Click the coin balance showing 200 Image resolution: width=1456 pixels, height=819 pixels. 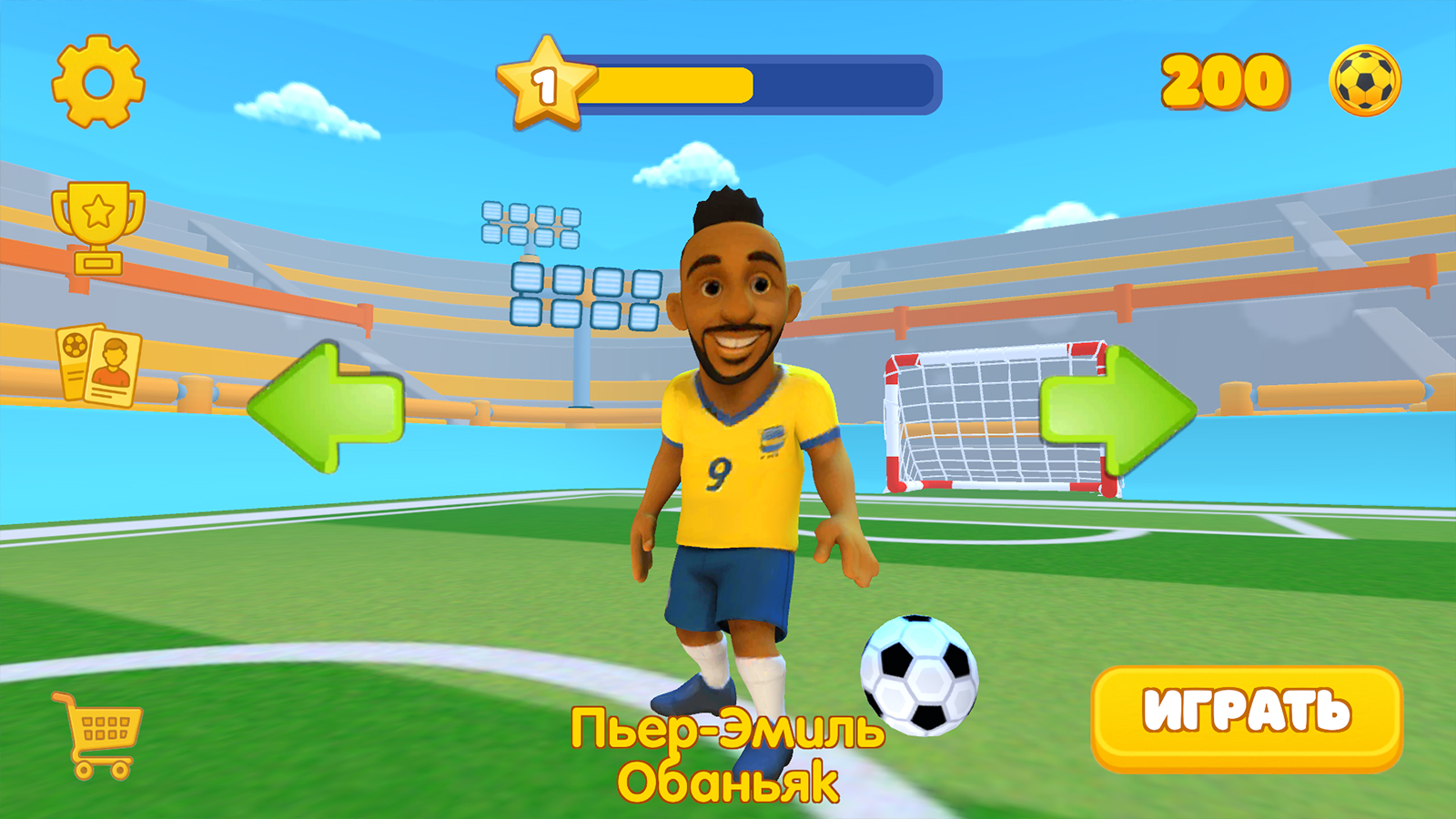1221,82
